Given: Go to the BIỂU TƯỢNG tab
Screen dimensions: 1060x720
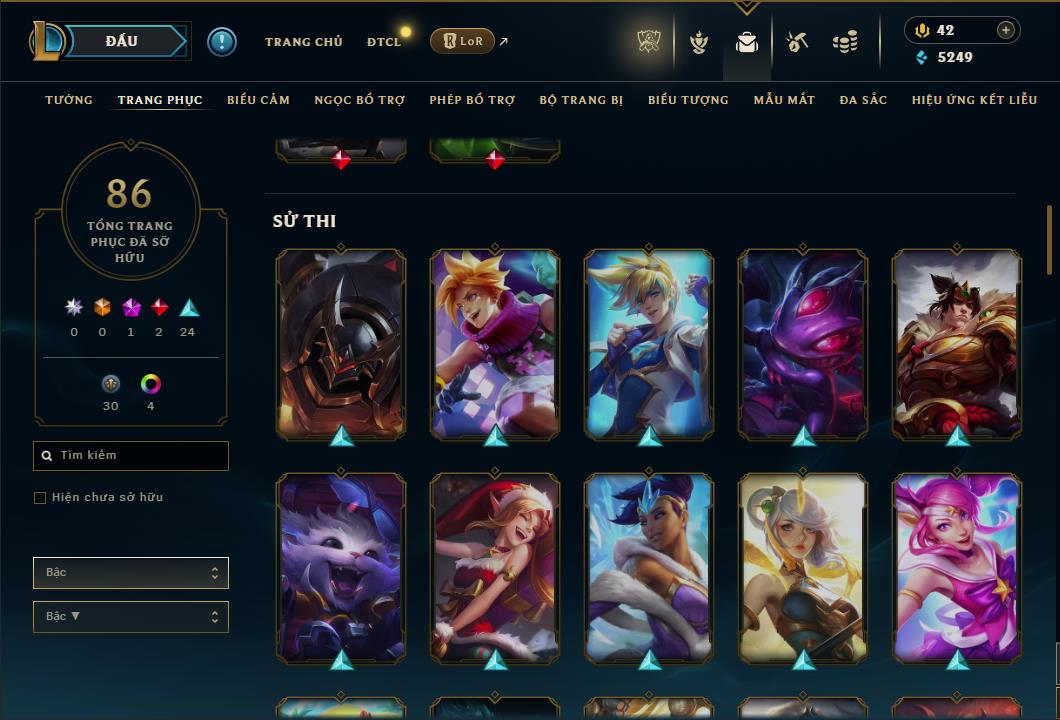Looking at the screenshot, I should click(x=688, y=100).
